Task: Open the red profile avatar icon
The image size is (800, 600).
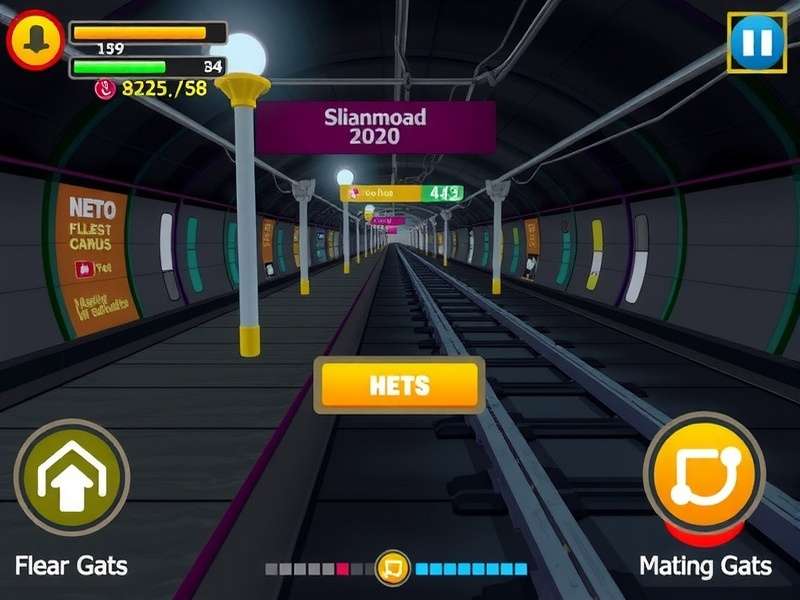Action: [x=36, y=39]
